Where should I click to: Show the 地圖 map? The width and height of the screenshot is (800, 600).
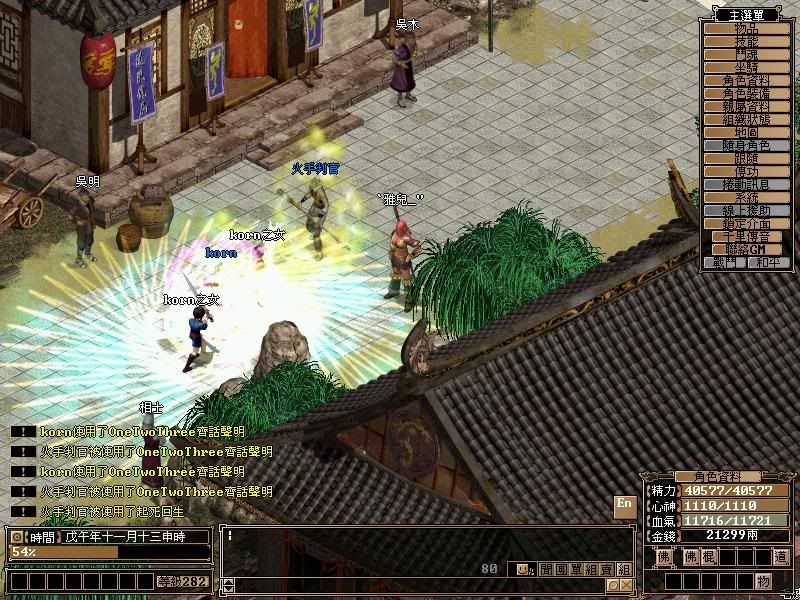tap(747, 133)
